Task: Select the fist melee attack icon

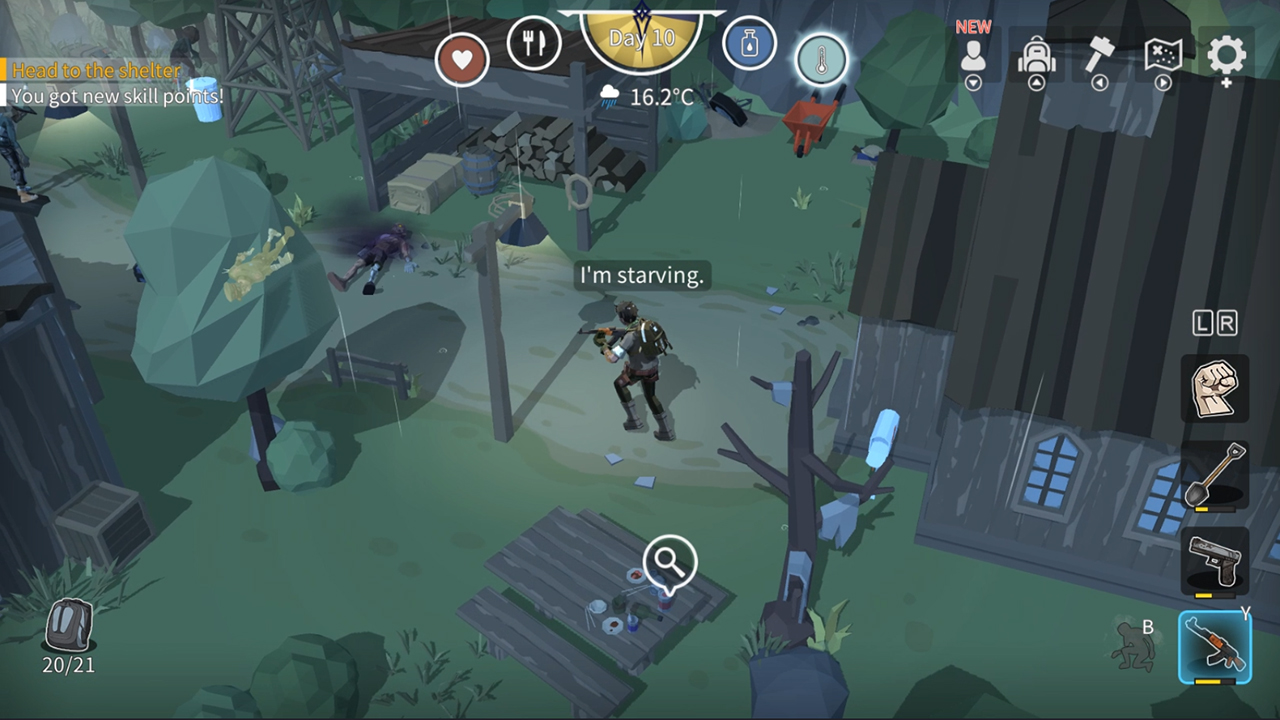Action: [x=1215, y=388]
